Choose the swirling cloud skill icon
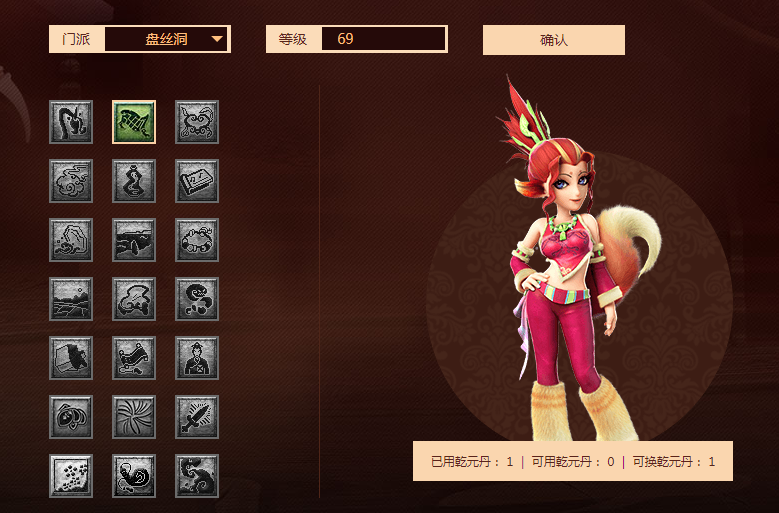The image size is (779, 513). (71, 181)
